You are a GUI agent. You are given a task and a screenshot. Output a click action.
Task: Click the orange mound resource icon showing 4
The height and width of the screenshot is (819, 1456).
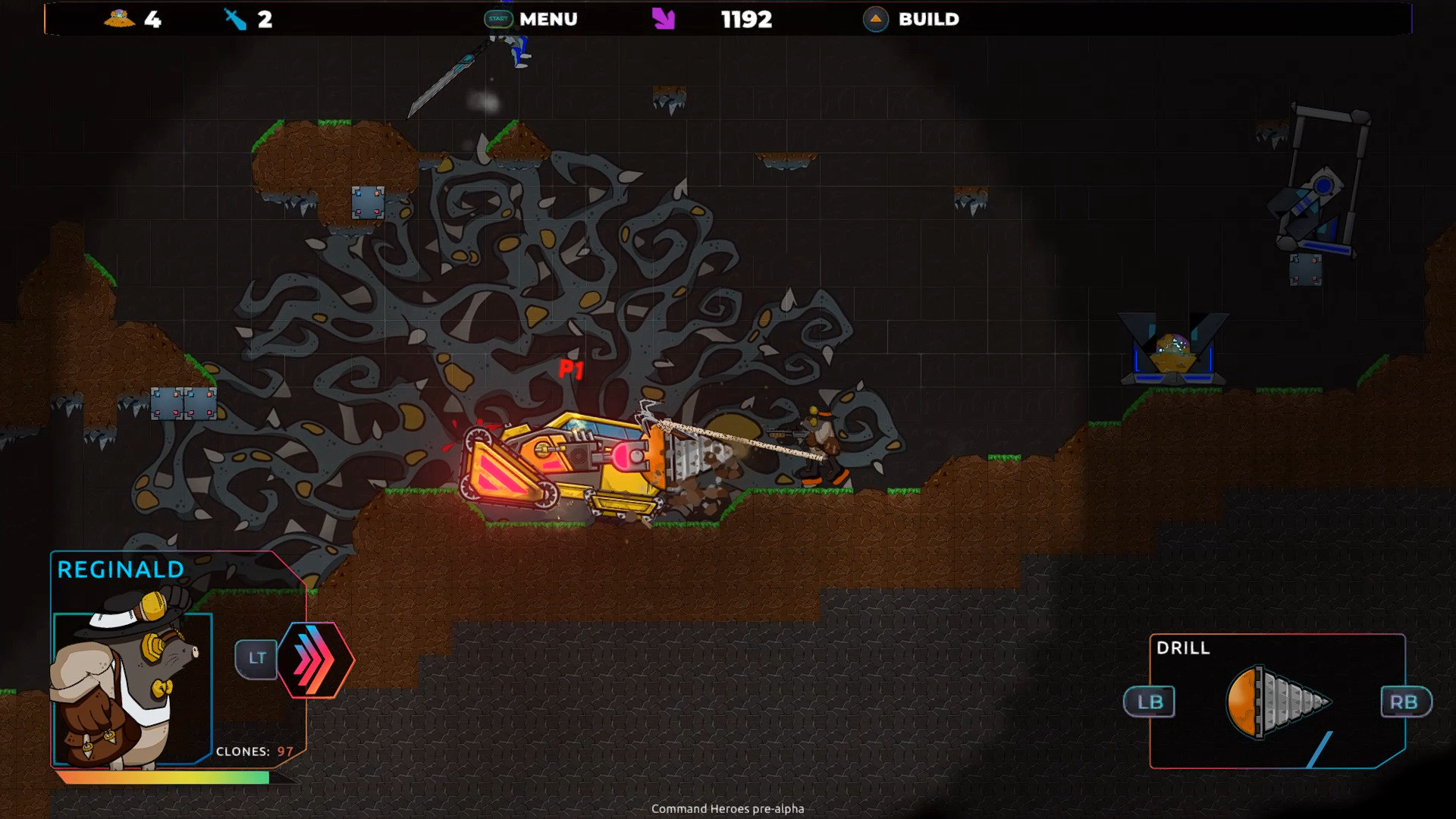[x=119, y=20]
